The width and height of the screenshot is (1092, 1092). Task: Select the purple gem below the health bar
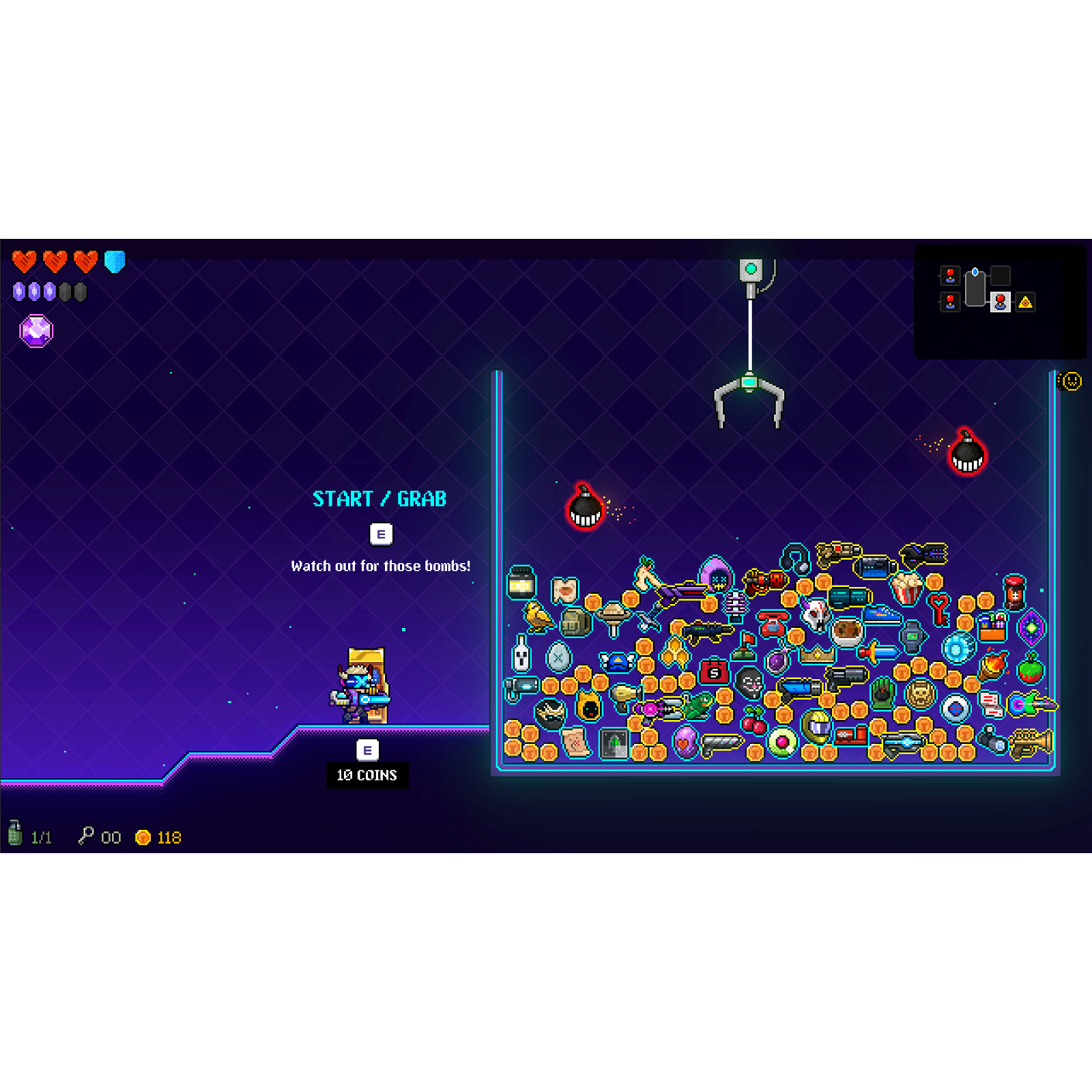pos(38,330)
